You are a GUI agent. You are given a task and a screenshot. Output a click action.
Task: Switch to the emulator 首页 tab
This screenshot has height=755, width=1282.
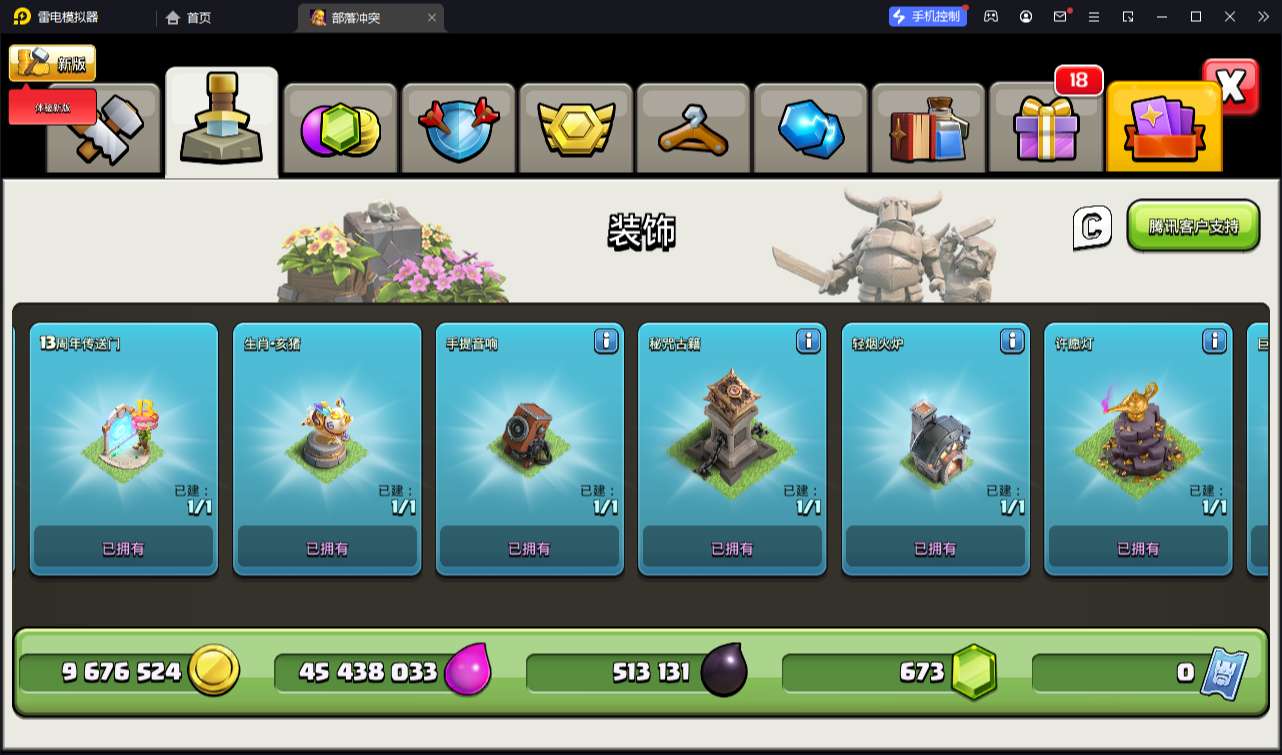coord(189,17)
